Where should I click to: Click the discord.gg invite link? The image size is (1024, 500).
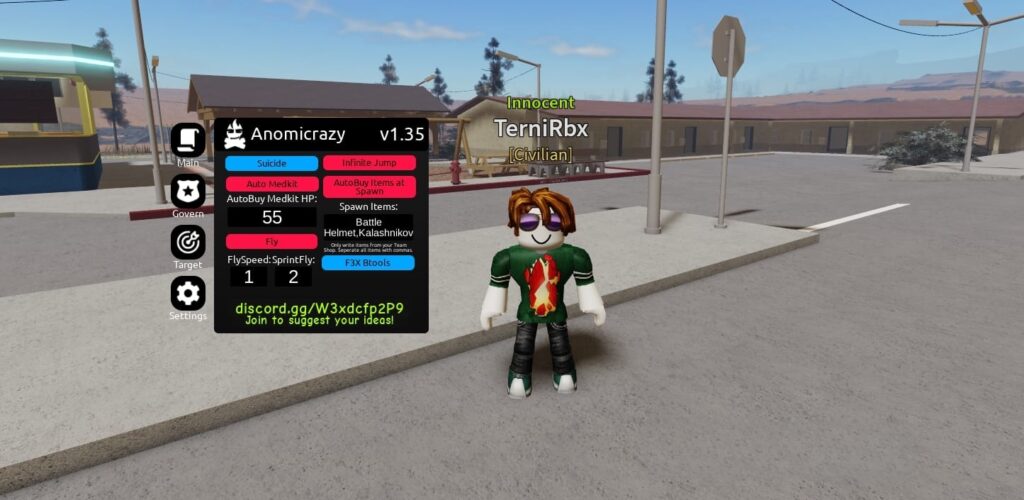320,308
